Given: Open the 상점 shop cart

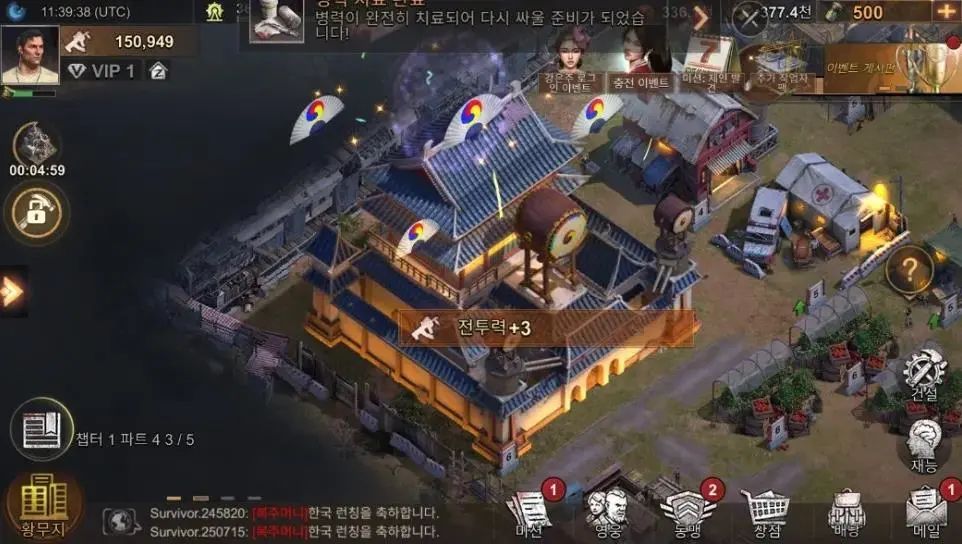Looking at the screenshot, I should [766, 512].
